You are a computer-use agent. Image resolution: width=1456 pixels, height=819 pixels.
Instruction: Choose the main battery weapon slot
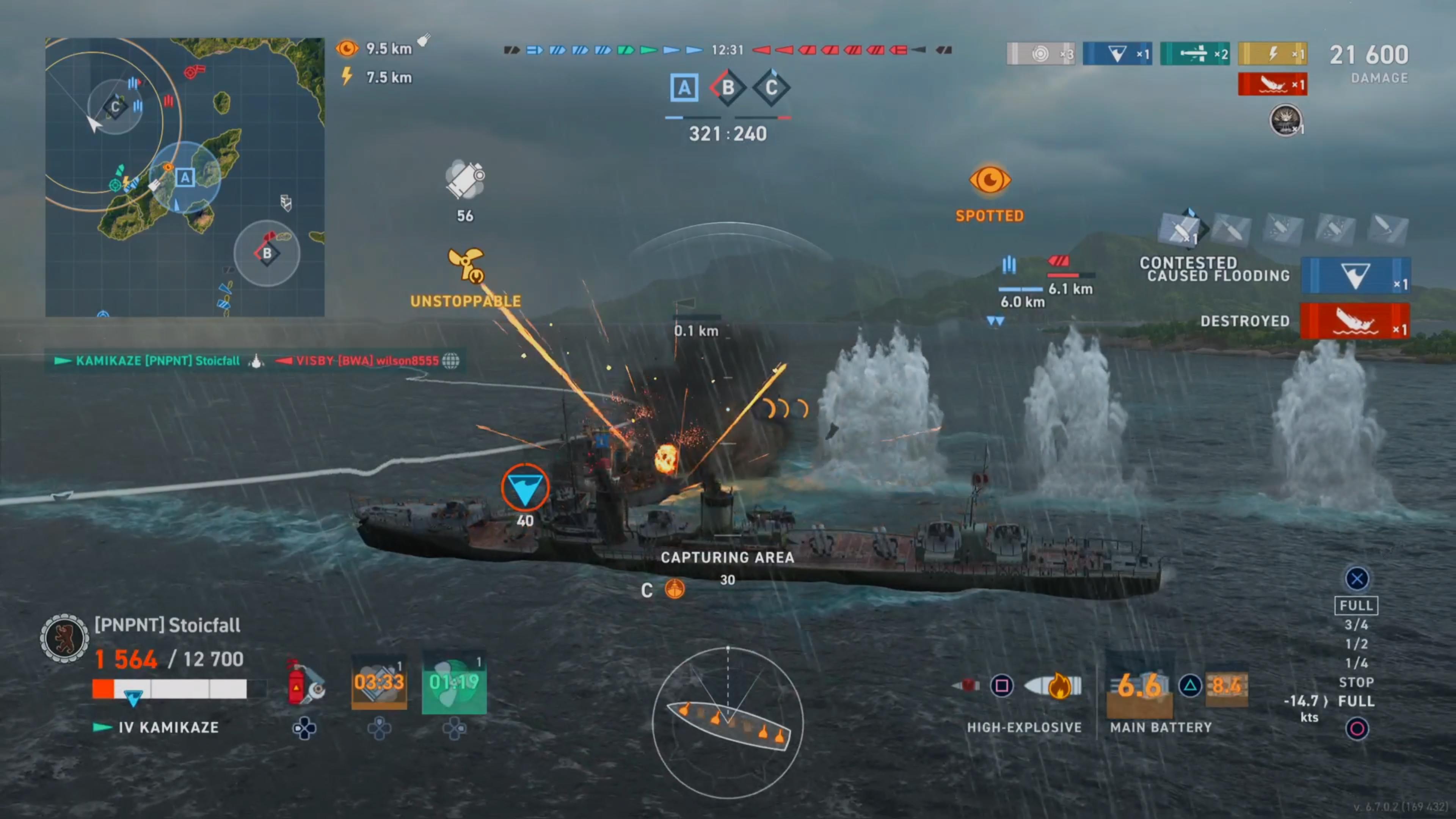[x=1139, y=686]
